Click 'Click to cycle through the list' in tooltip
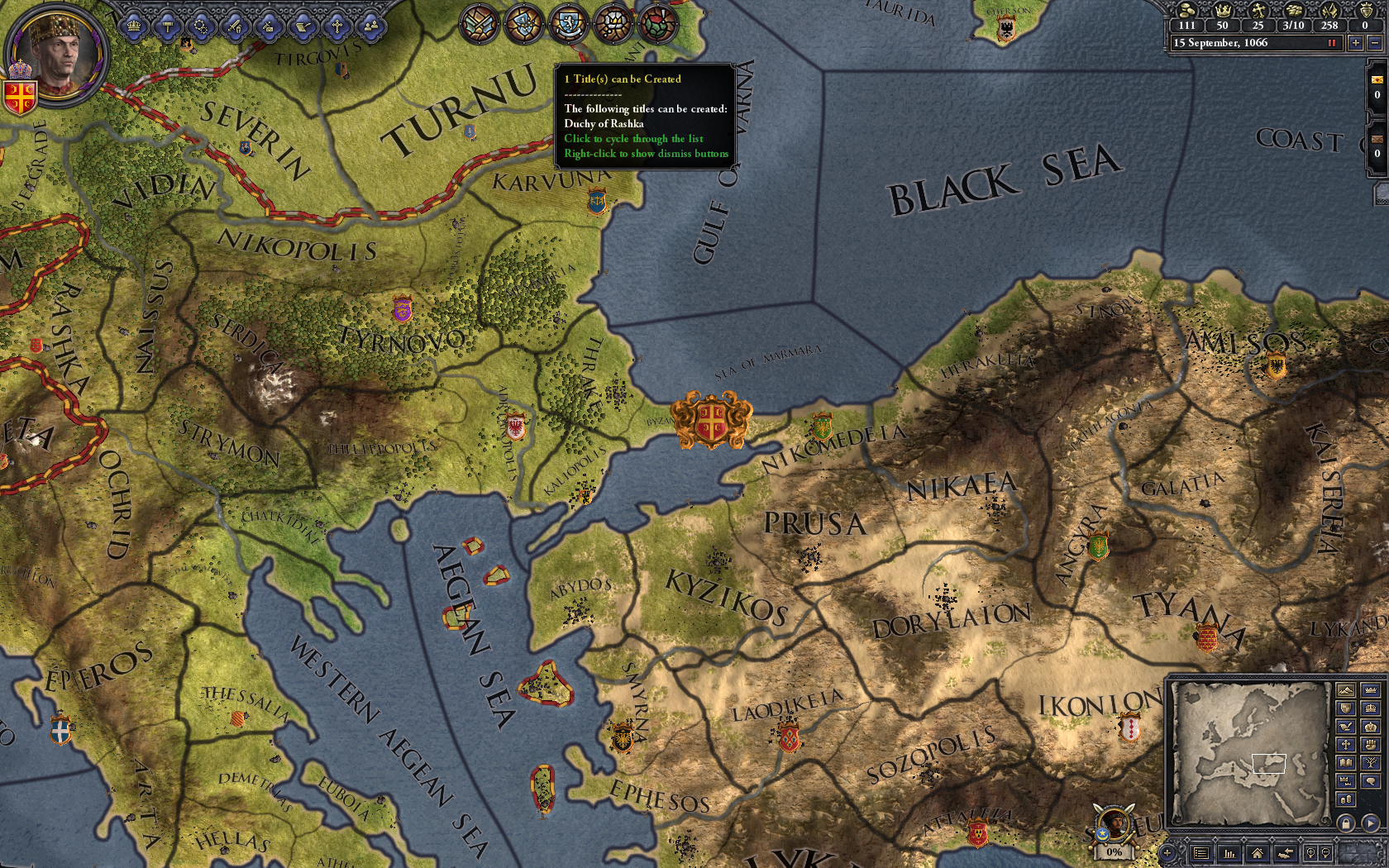The width and height of the screenshot is (1389, 868). point(632,139)
